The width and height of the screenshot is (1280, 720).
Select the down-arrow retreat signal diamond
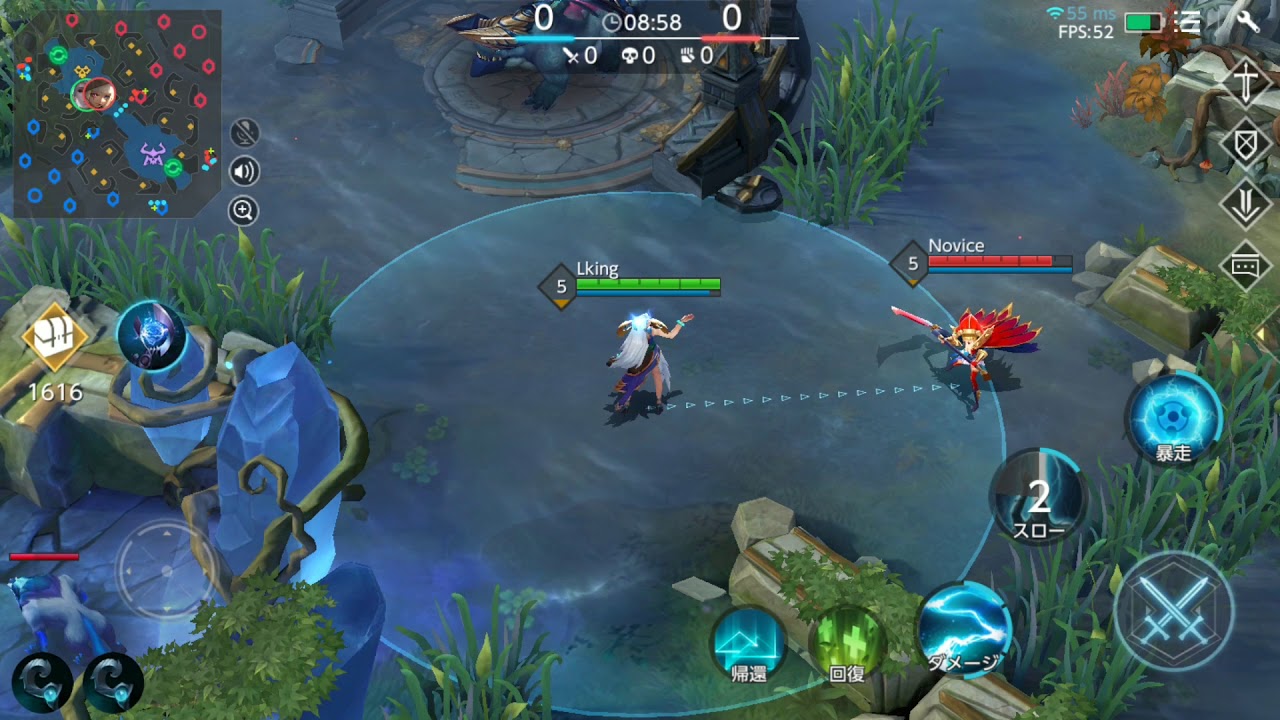(x=1246, y=206)
